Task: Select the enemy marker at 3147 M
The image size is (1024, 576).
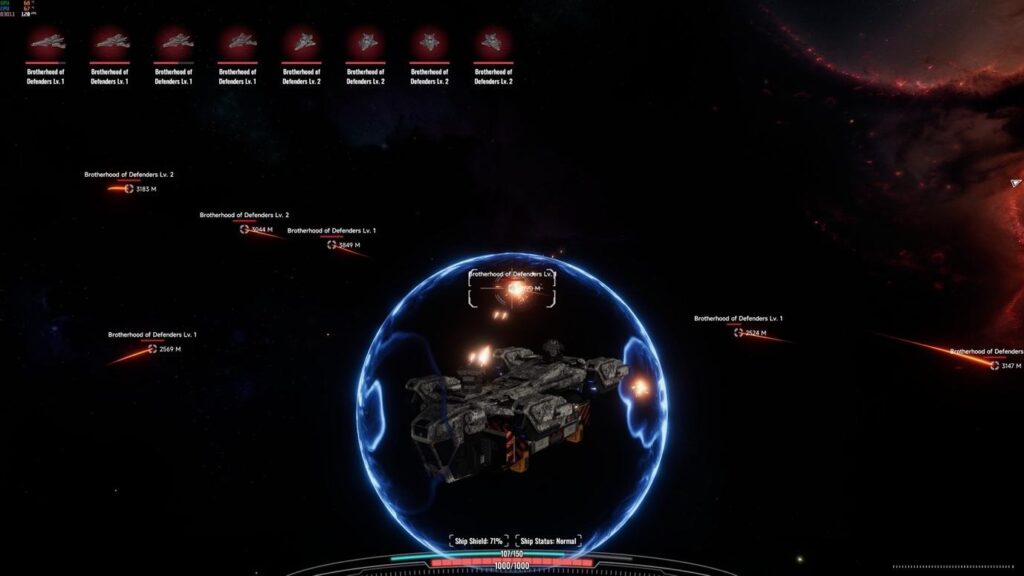Action: (994, 366)
